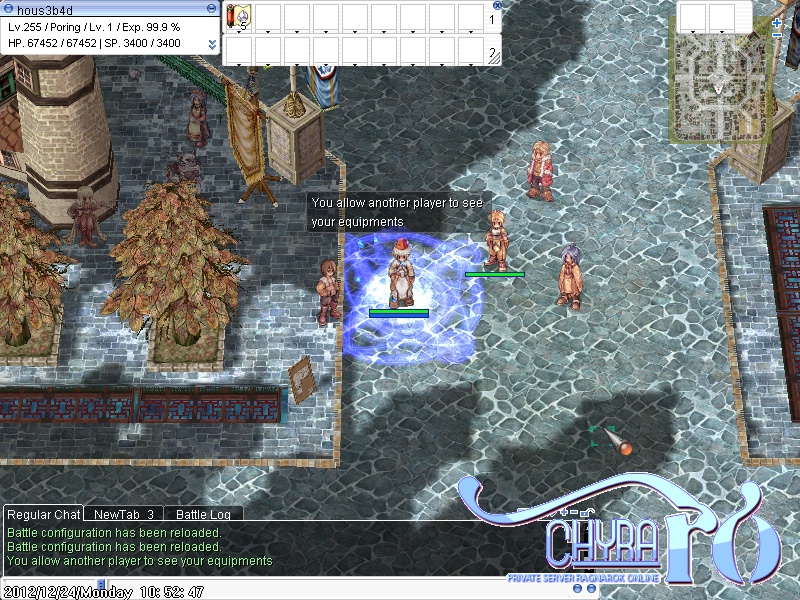Switch to the Battle Log tab

(x=203, y=514)
